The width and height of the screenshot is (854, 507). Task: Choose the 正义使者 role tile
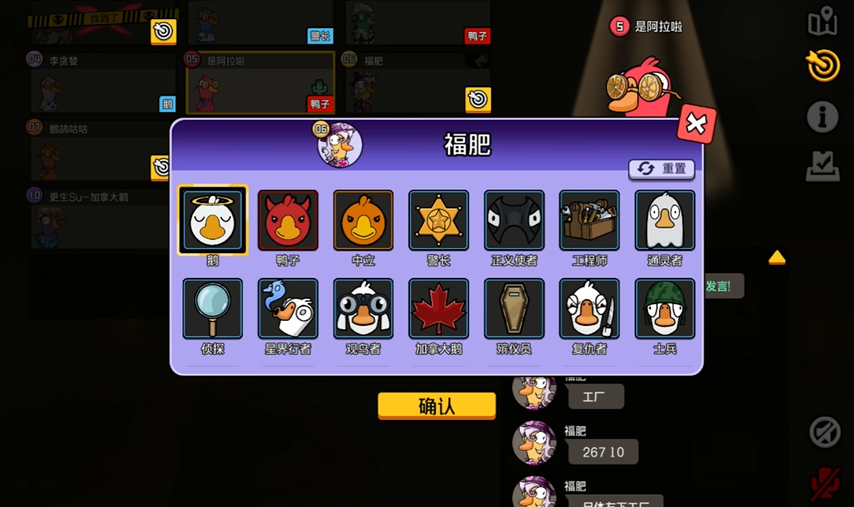514,220
